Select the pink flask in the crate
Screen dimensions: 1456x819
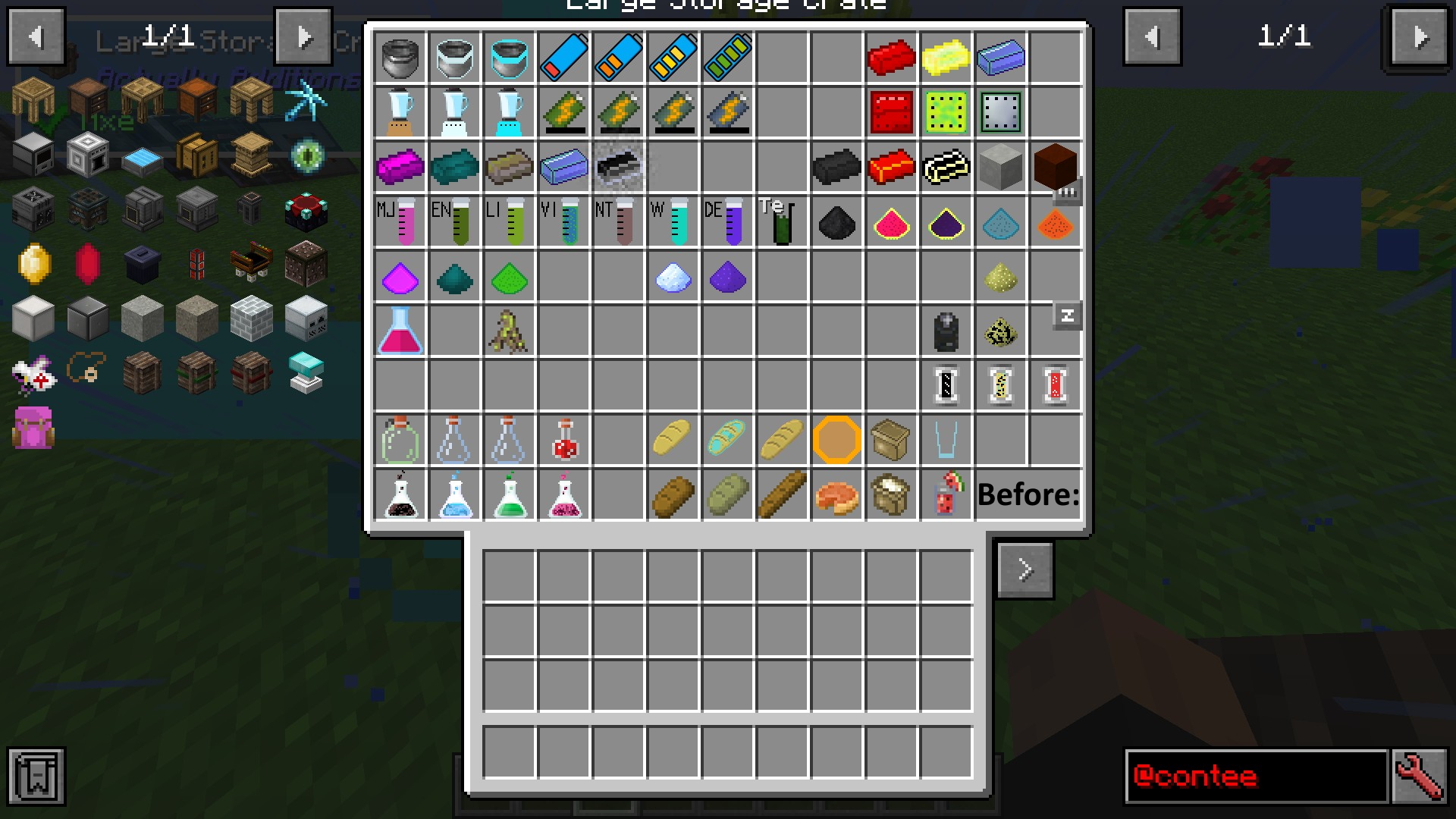coord(400,330)
